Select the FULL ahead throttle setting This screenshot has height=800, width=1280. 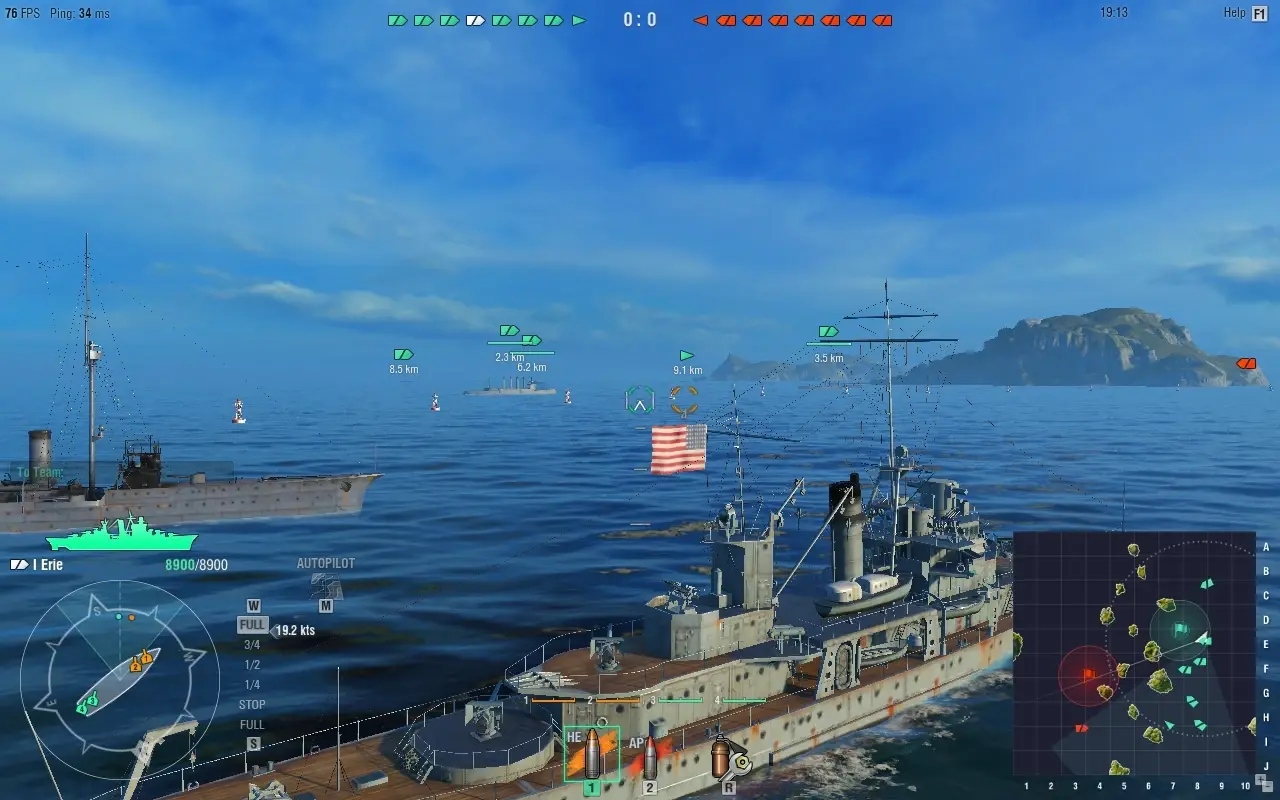click(252, 624)
